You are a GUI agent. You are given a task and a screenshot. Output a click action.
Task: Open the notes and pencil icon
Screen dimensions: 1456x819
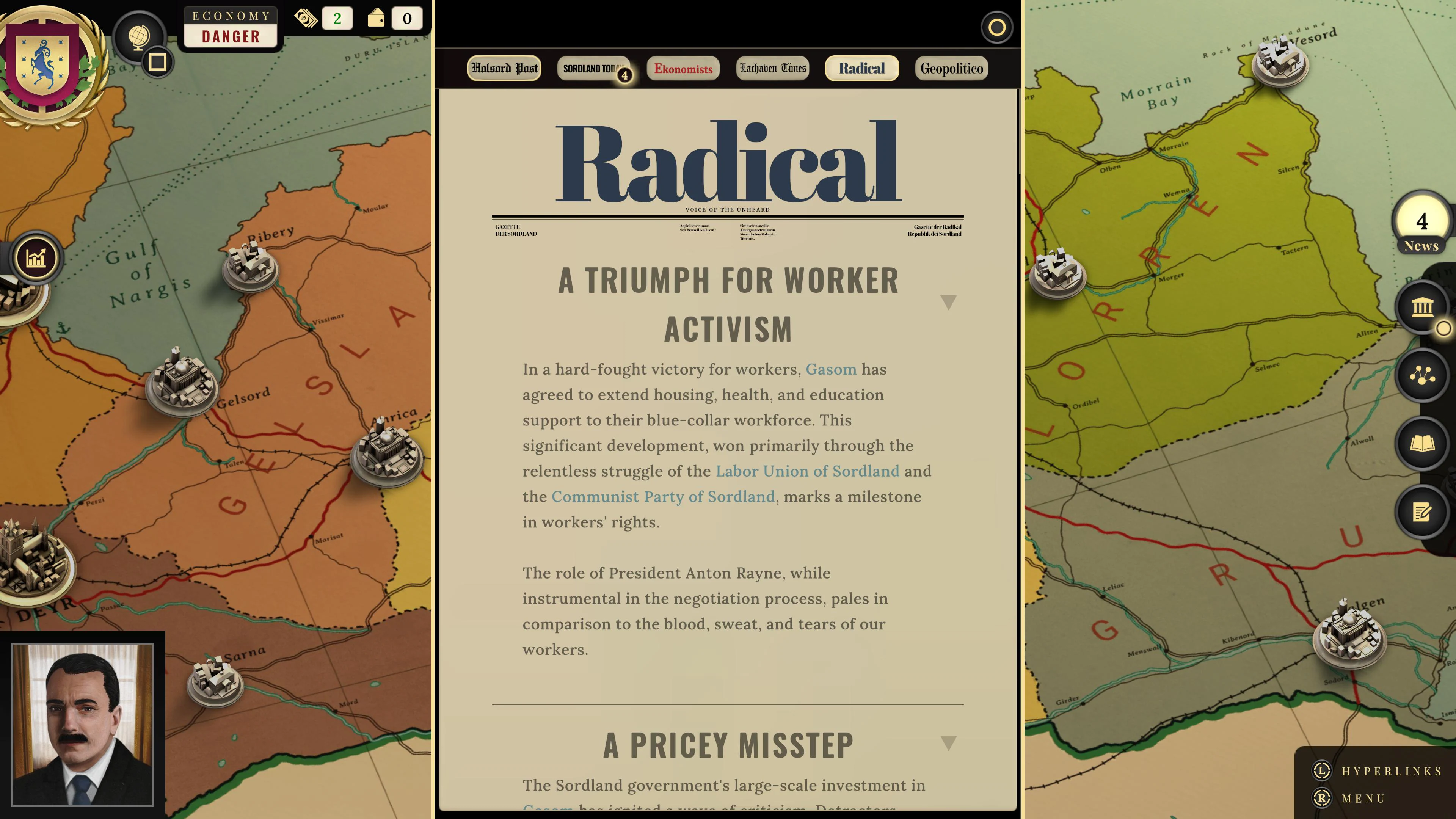coord(1421,512)
